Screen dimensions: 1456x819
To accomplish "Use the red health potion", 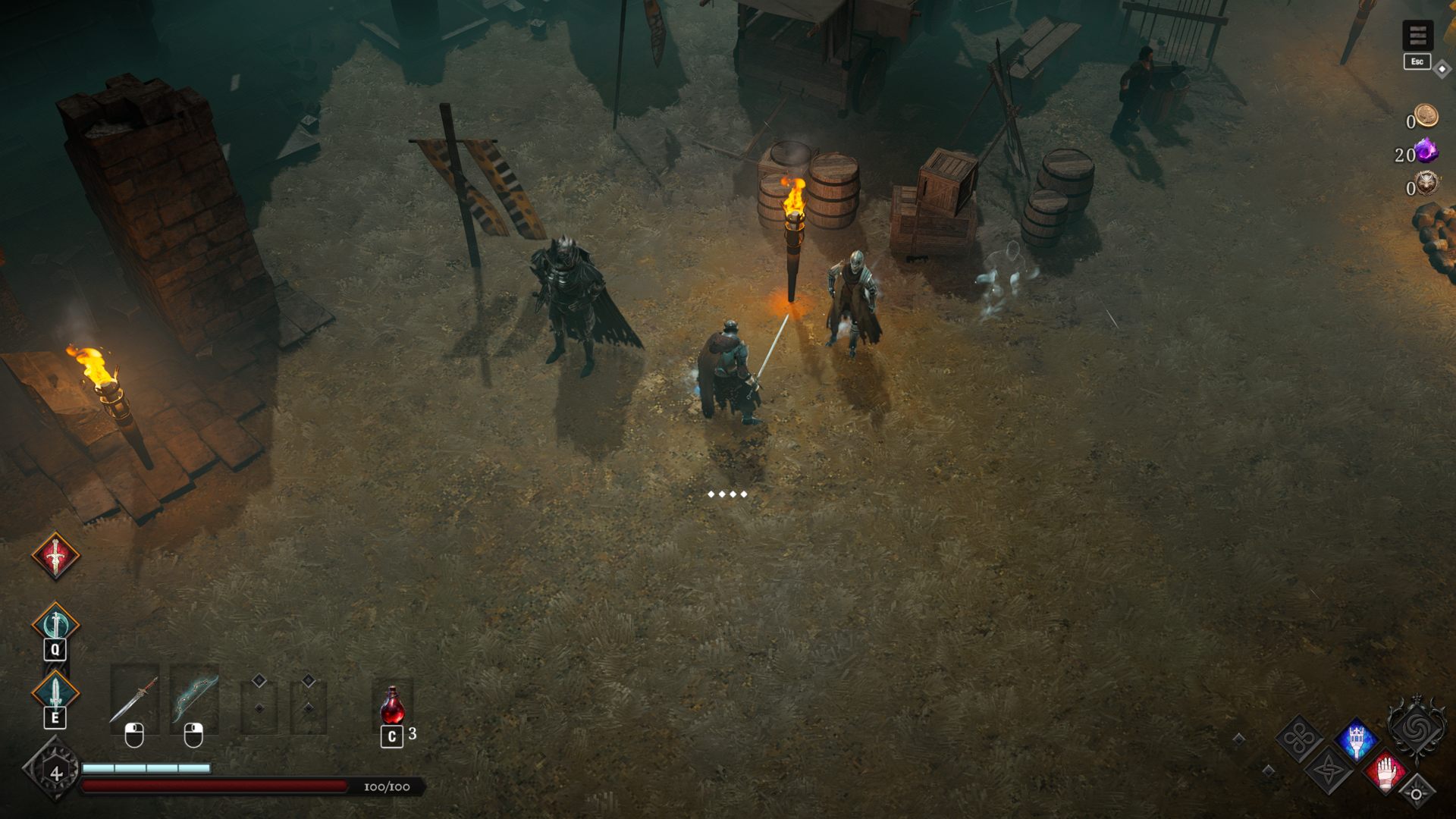I will tap(392, 705).
